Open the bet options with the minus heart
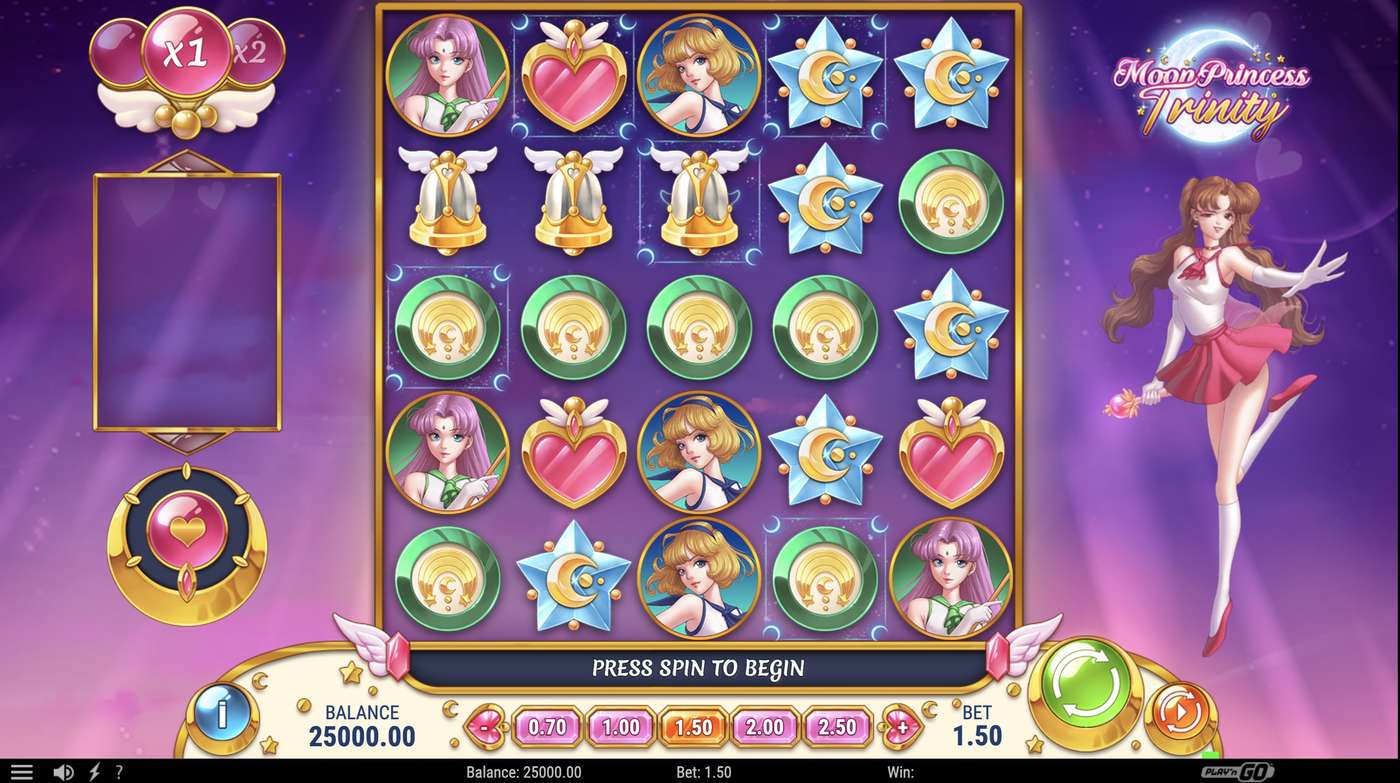Screen dimensions: 1400x783 point(483,729)
